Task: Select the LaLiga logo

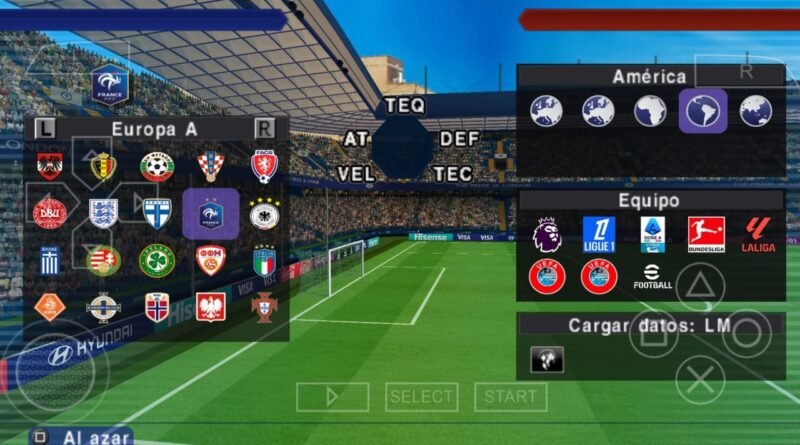Action: click(x=758, y=235)
